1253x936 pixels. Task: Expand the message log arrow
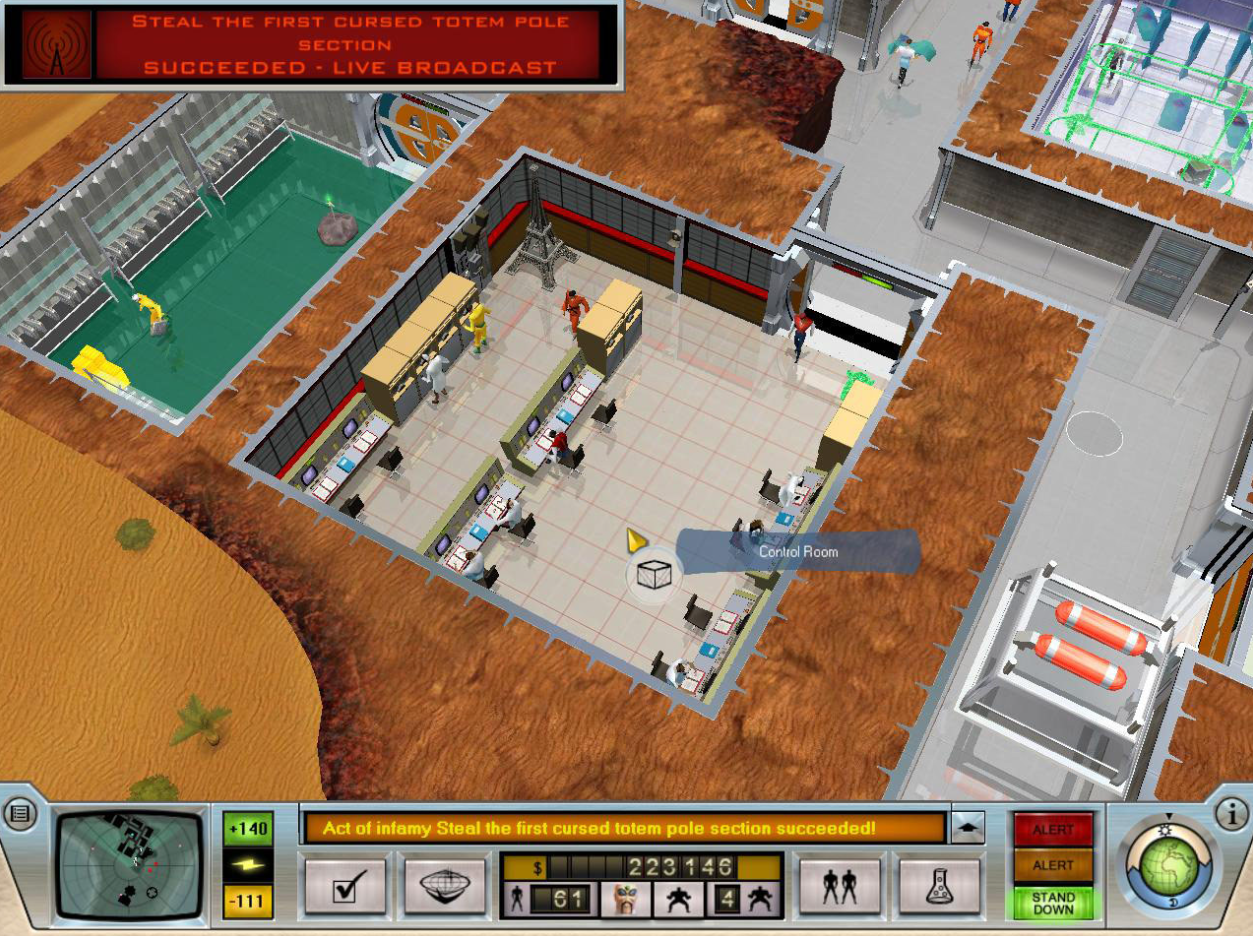[968, 827]
